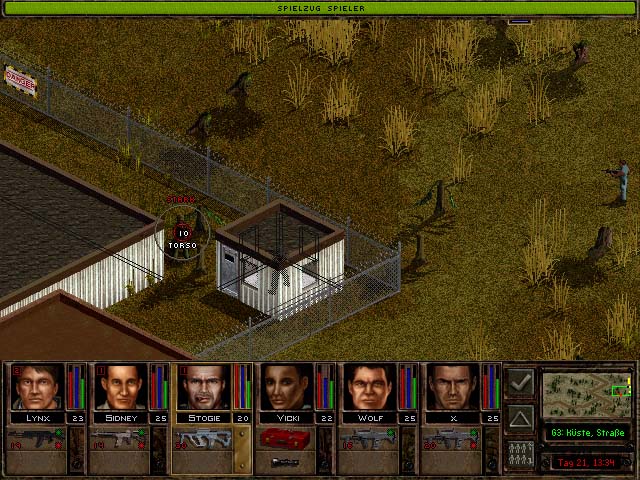
Task: Select Stogie's equipped rifle slot
Action: pyautogui.click(x=204, y=438)
